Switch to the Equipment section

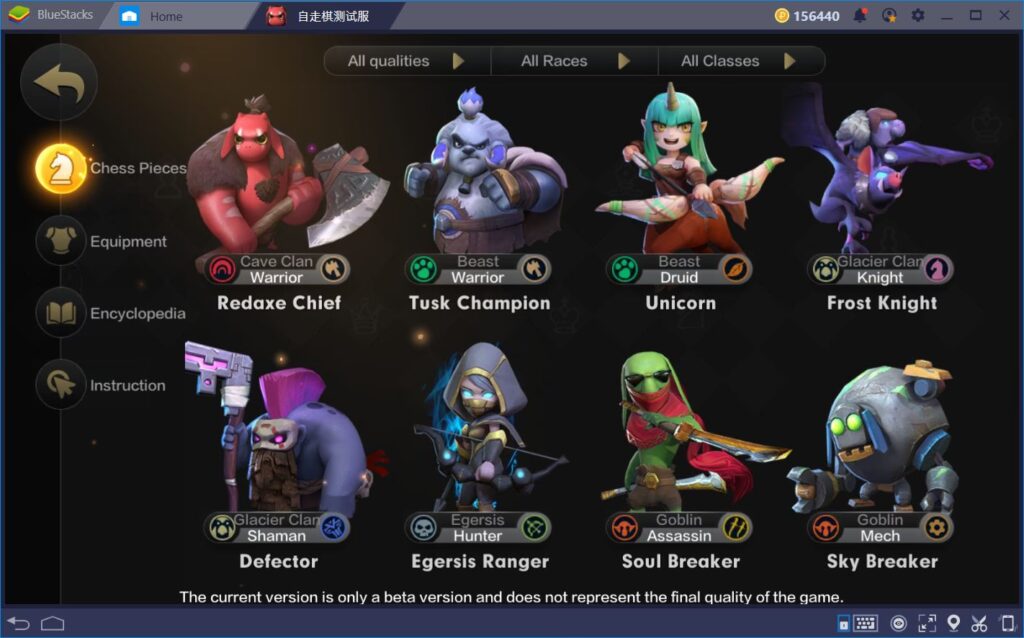pyautogui.click(x=62, y=241)
